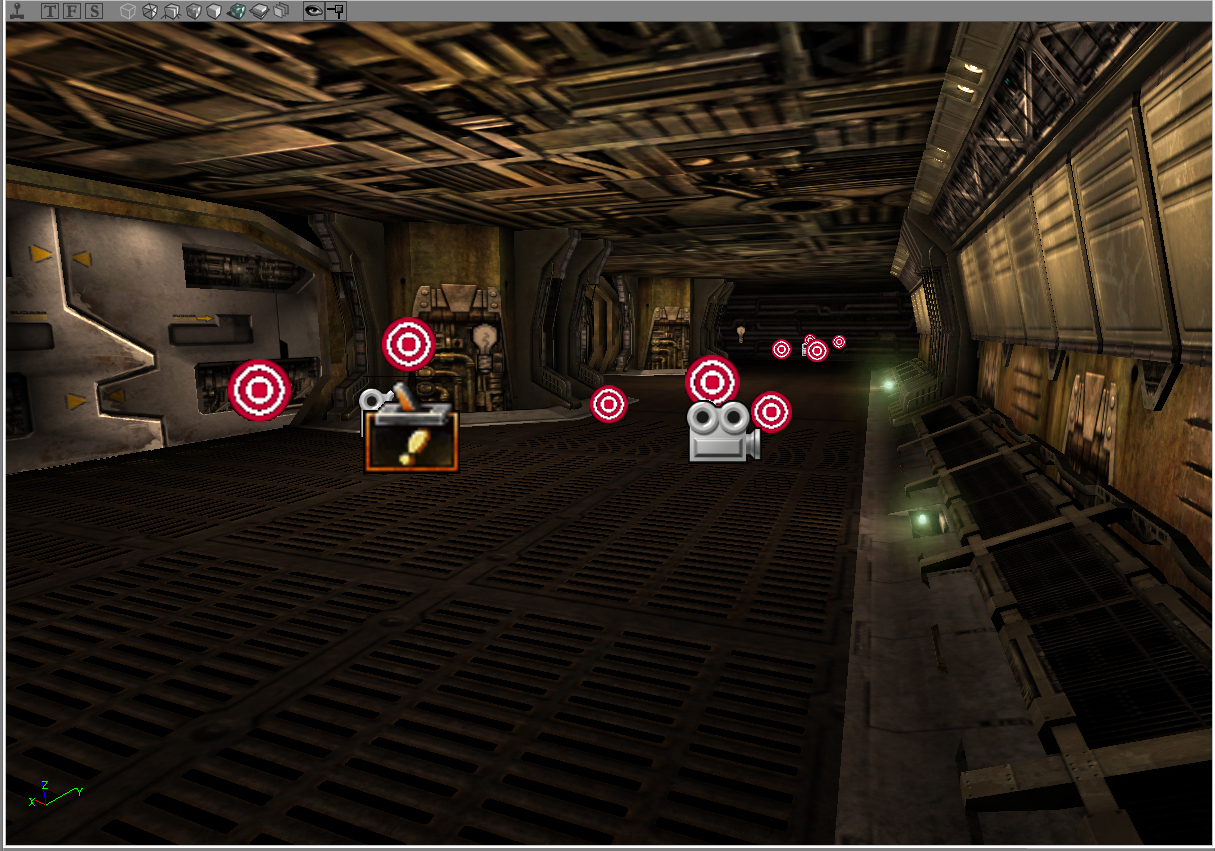The height and width of the screenshot is (851, 1215).
Task: Select the plain wireframe cube view mode
Action: pyautogui.click(x=127, y=11)
